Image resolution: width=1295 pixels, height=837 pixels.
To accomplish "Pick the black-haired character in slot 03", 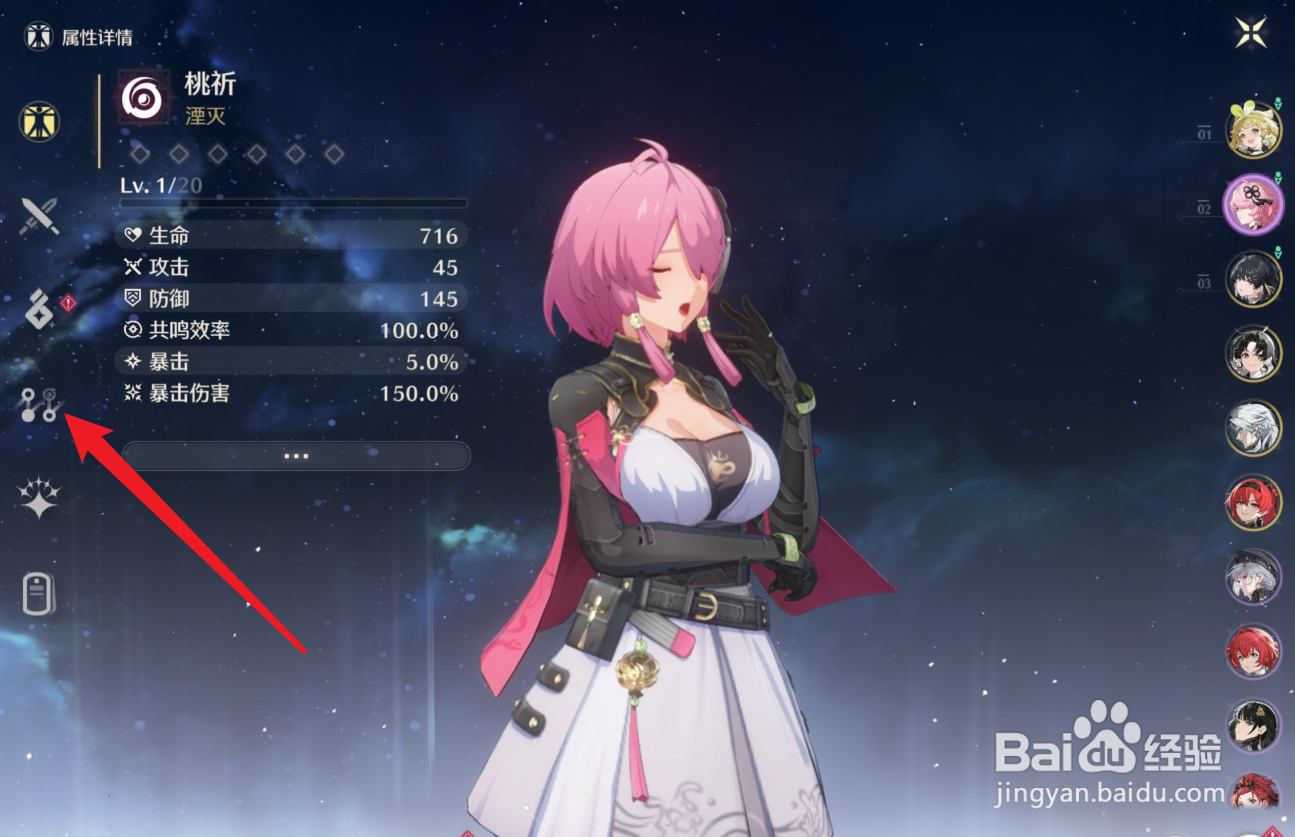I will 1253,279.
